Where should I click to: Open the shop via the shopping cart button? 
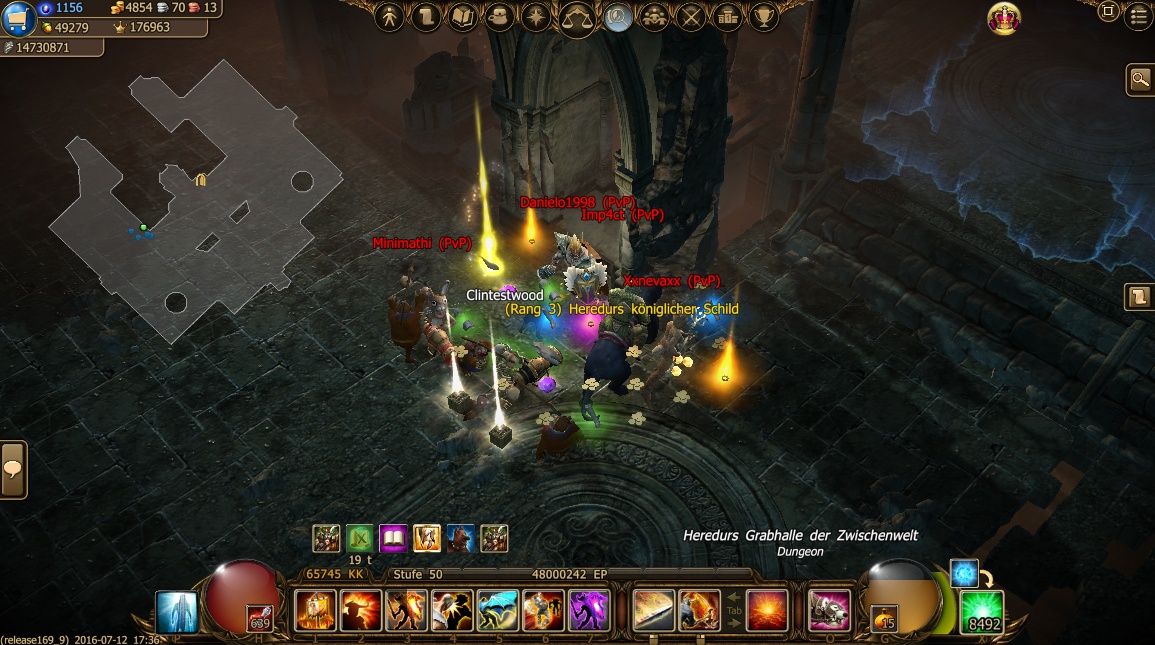click(x=19, y=18)
